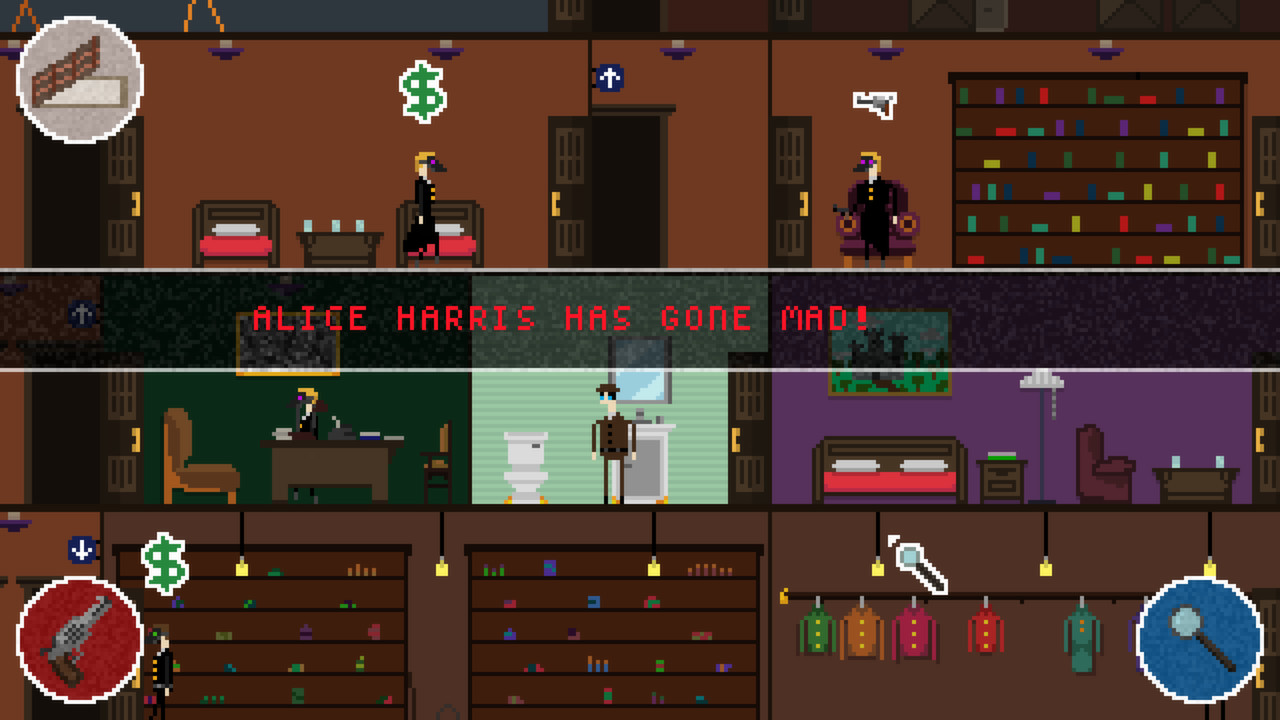The image size is (1280, 720).
Task: Click the gold keyhole on the upstairs door
Action: [x=556, y=201]
